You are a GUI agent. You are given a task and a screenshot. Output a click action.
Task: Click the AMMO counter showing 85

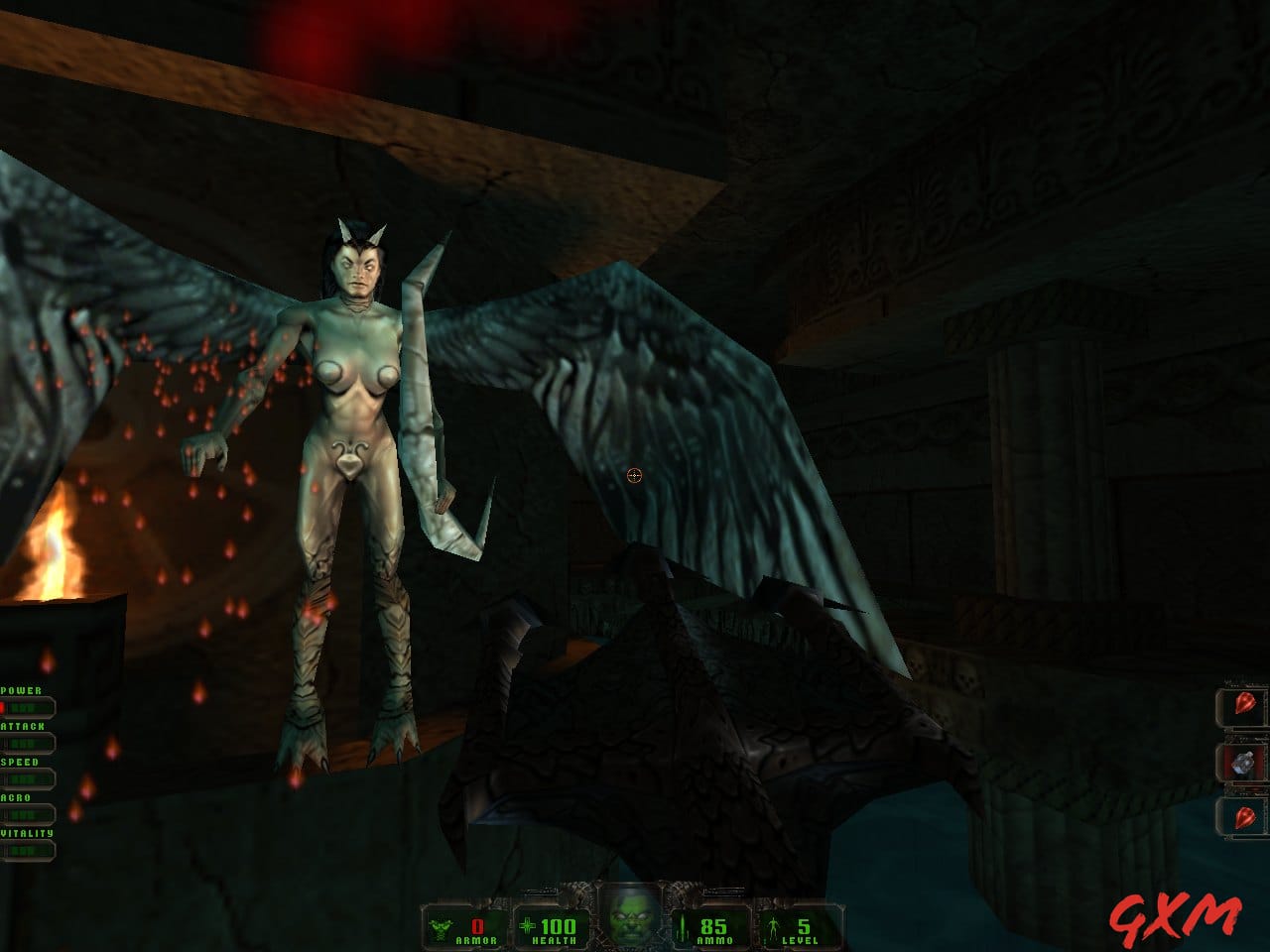coord(716,928)
